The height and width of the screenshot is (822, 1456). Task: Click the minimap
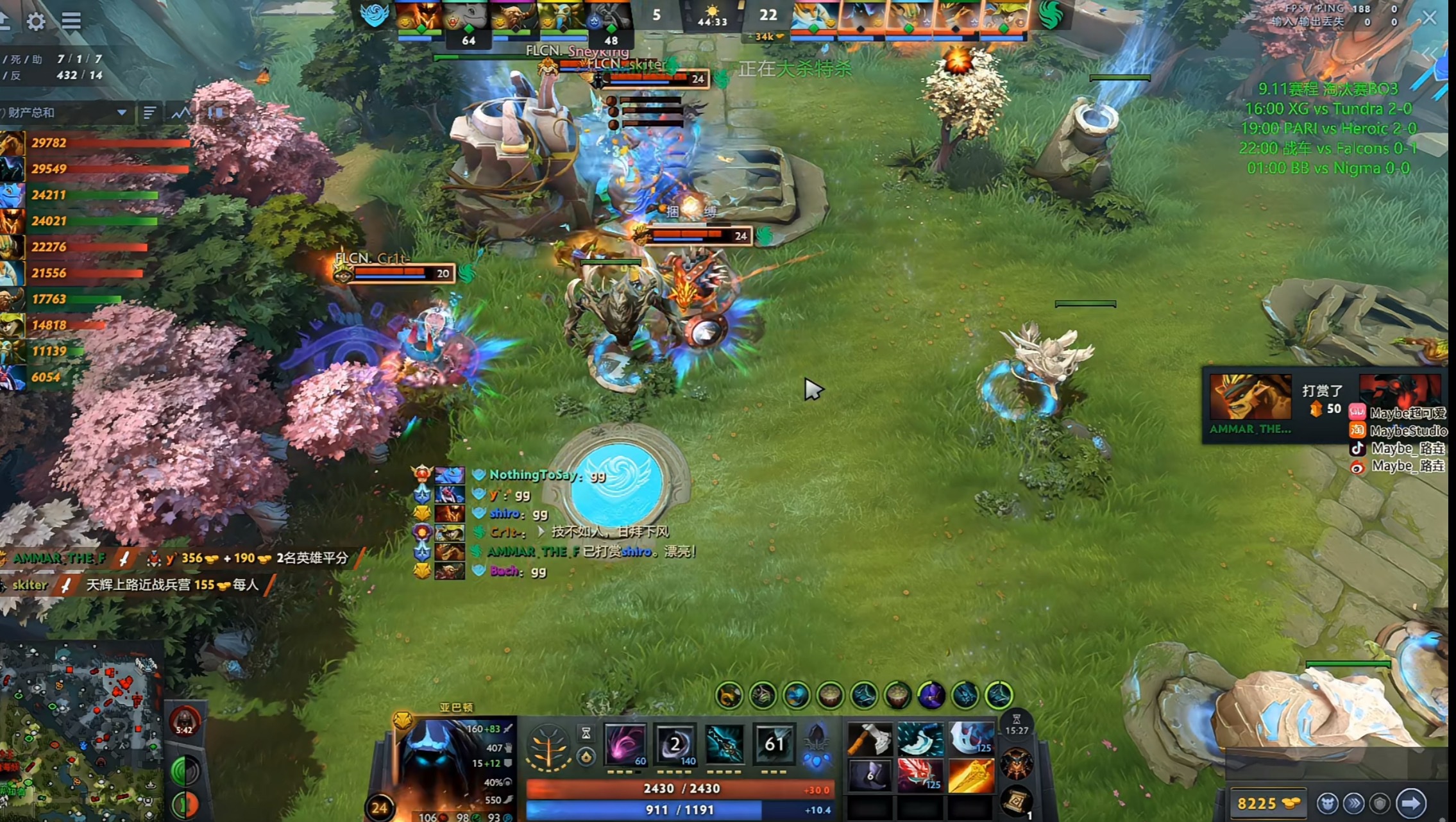pos(80,731)
